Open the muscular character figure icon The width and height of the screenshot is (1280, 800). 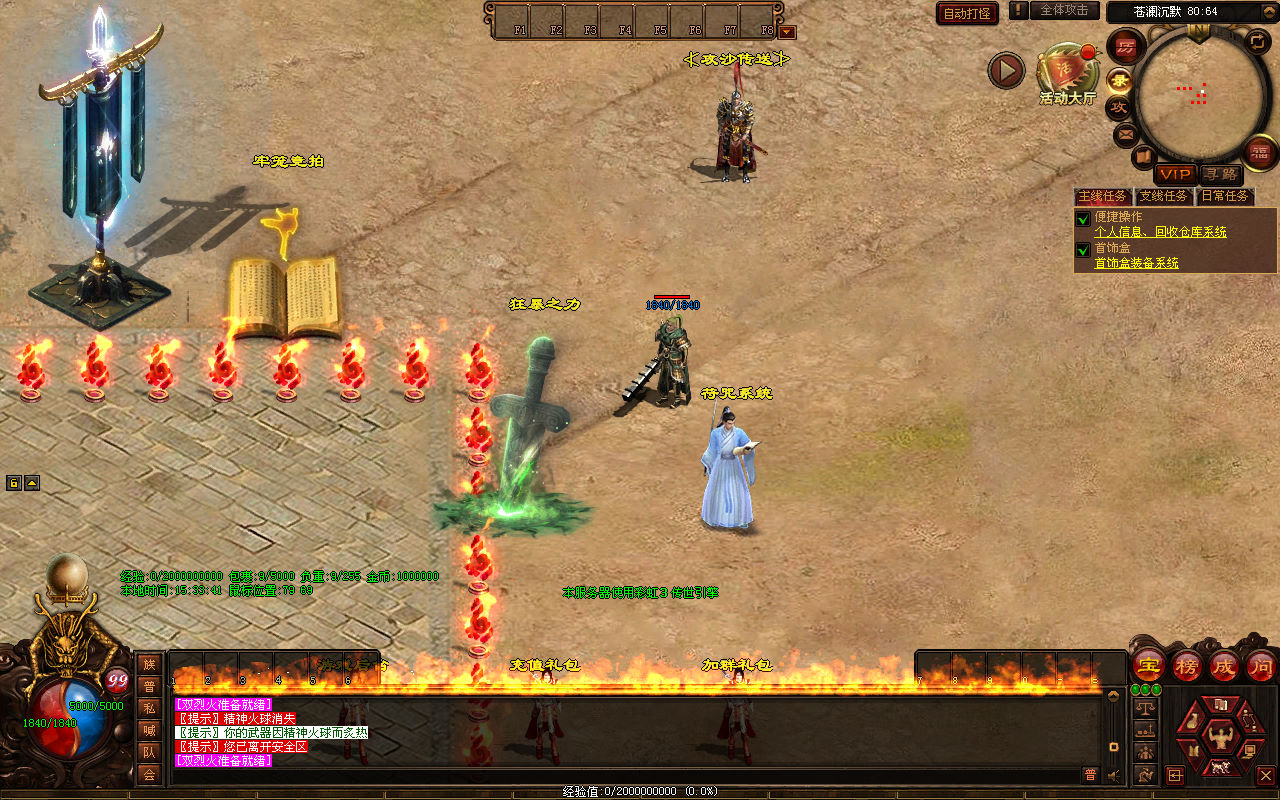(1218, 738)
